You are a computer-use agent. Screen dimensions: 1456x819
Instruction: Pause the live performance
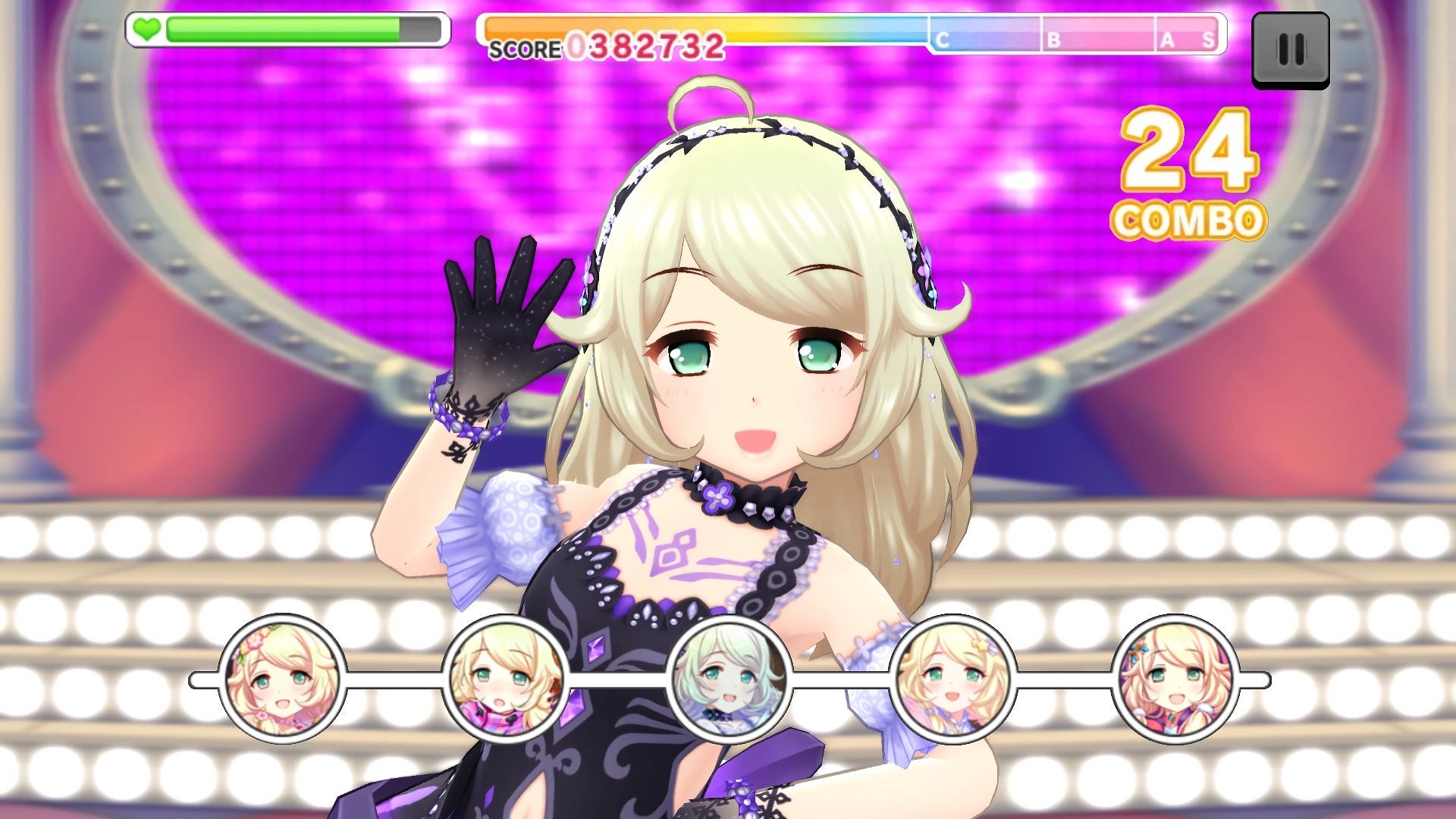[x=1290, y=50]
